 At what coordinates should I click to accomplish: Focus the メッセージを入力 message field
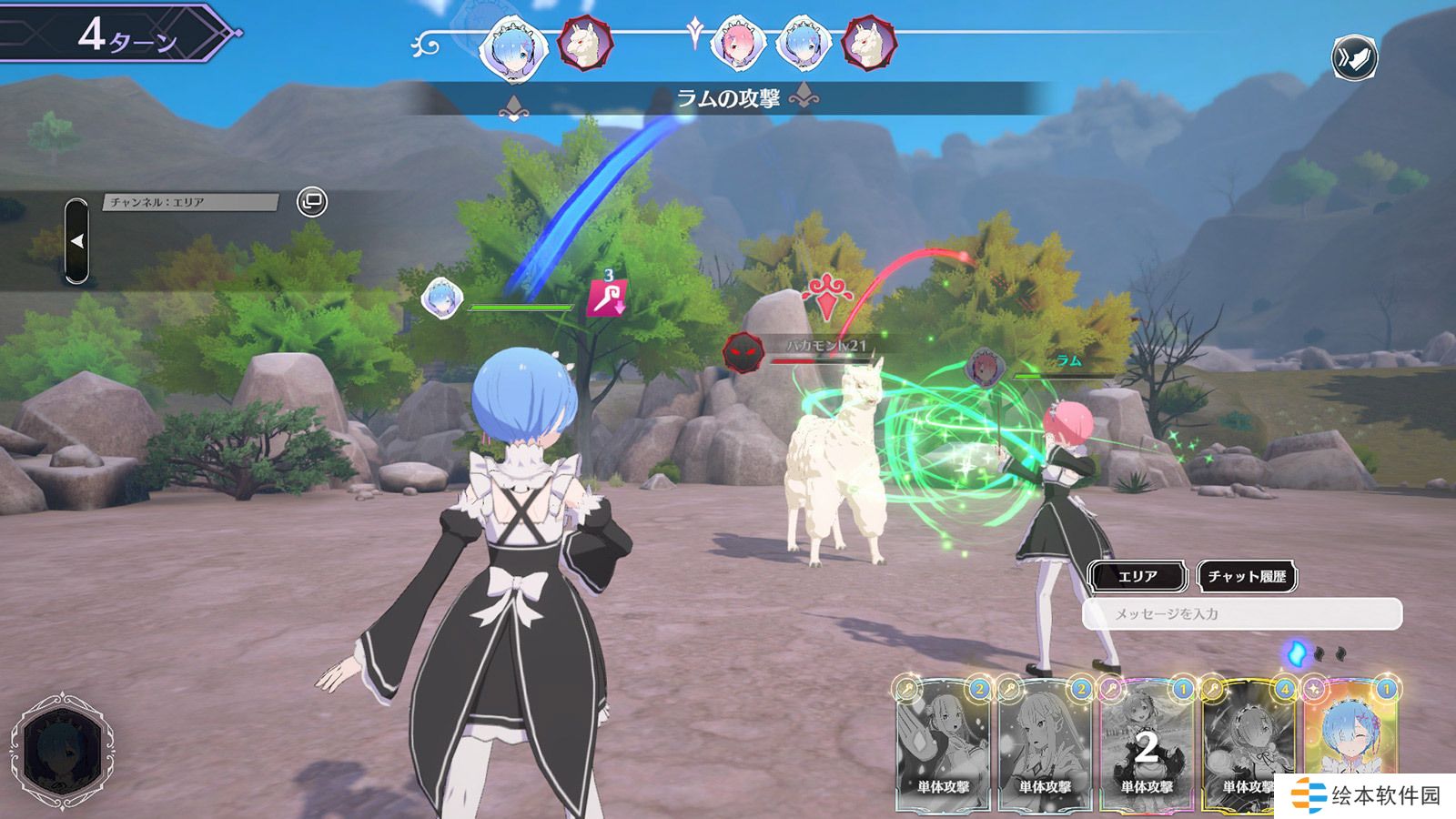(1242, 614)
